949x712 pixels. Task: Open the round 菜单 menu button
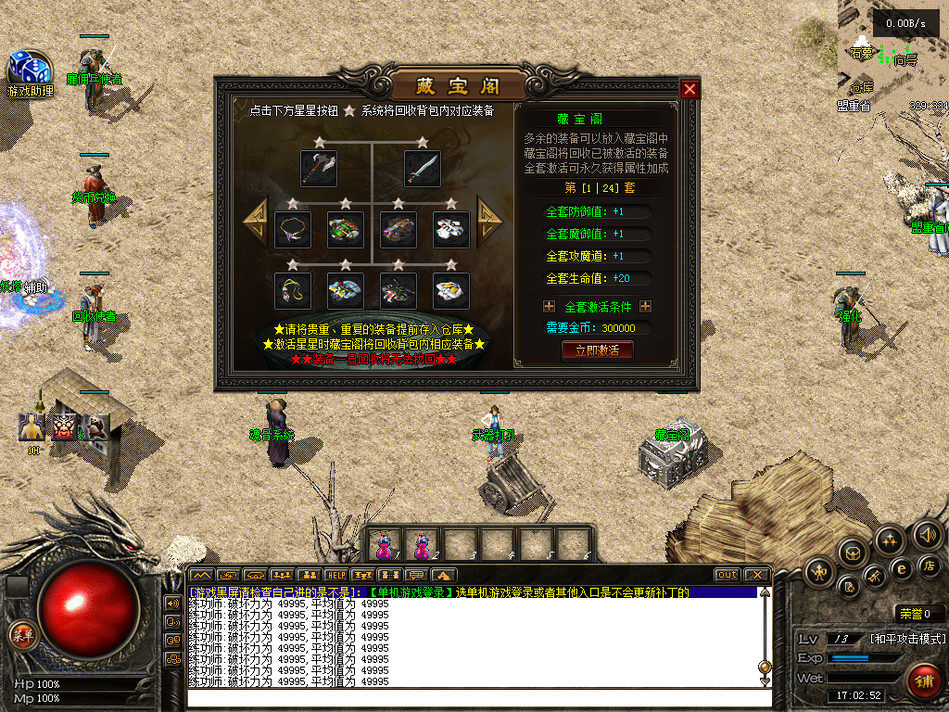pos(20,633)
